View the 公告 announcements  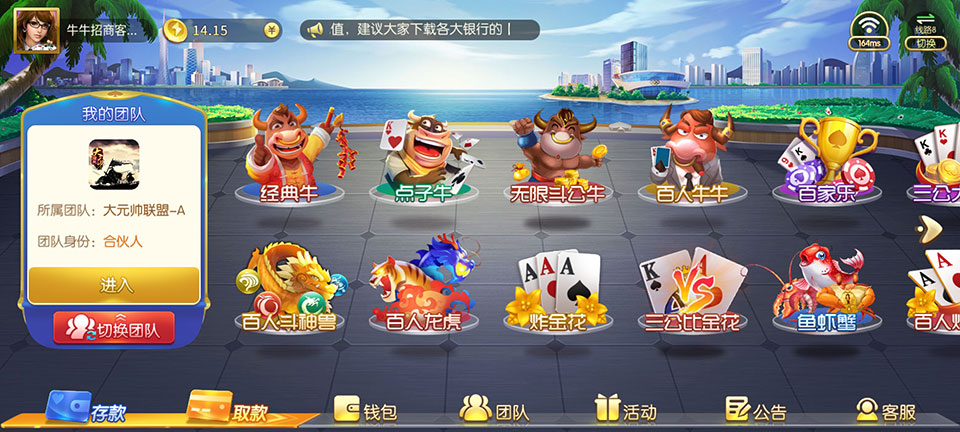click(756, 410)
